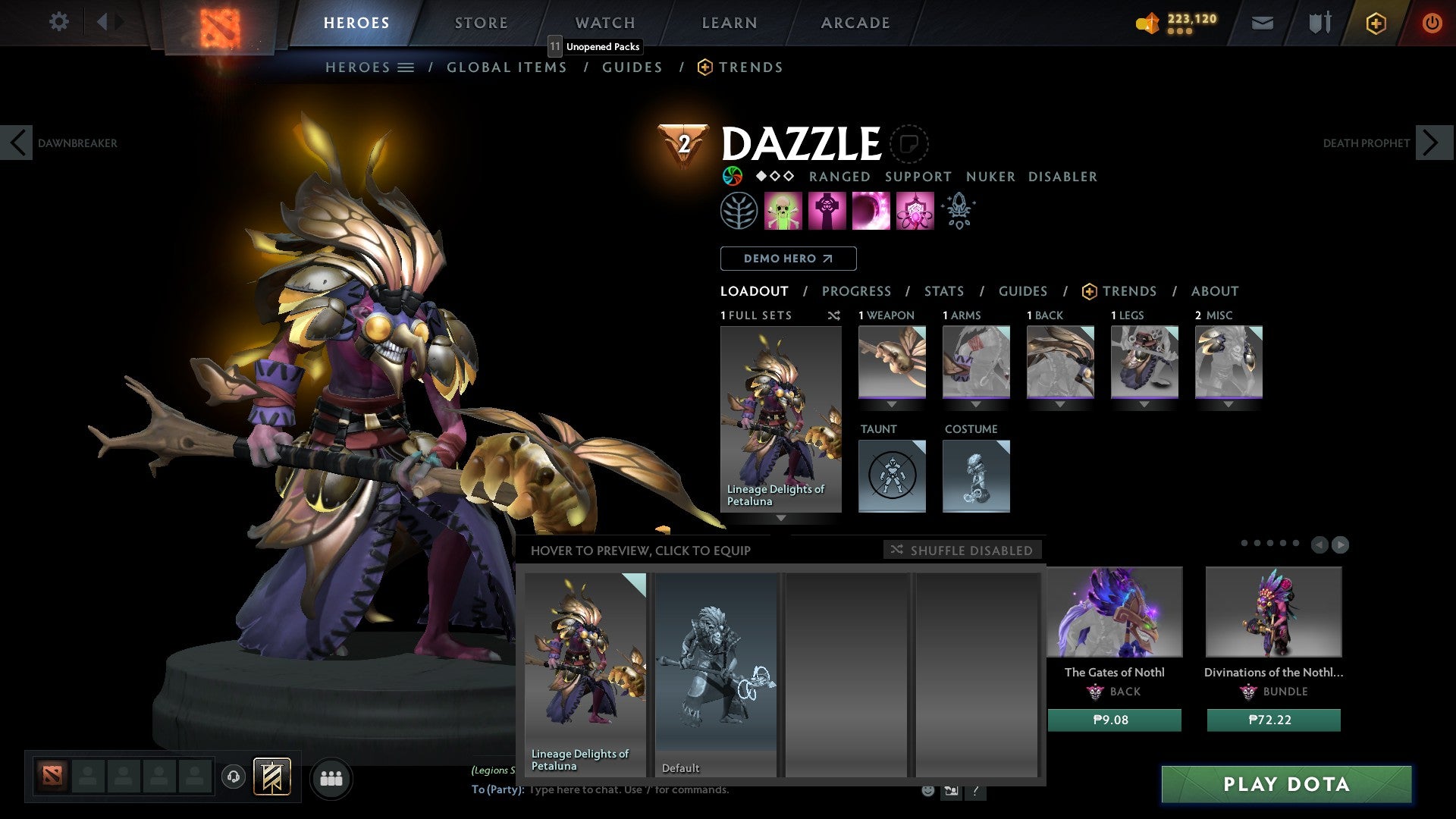The width and height of the screenshot is (1456, 819).
Task: Click the voice chat headset icon
Action: [x=233, y=777]
